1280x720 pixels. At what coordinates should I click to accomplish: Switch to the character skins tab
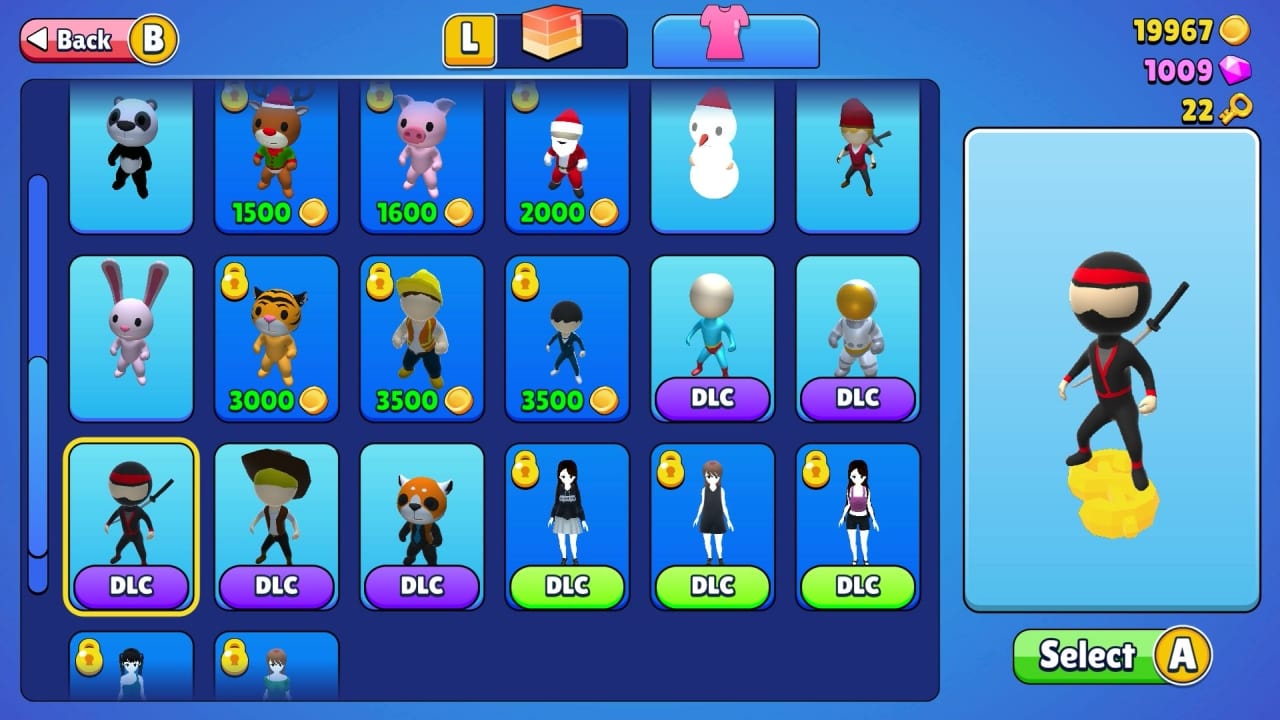554,37
